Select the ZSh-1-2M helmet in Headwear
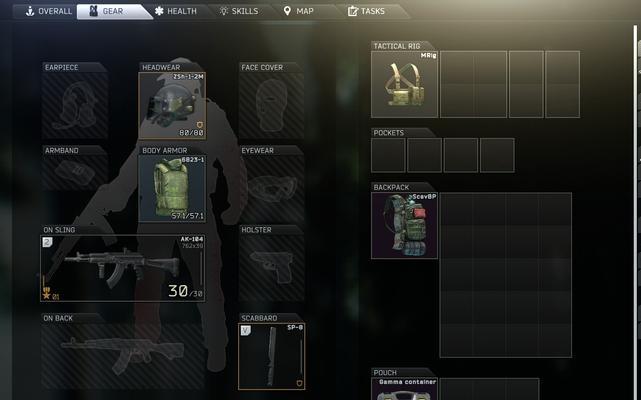This screenshot has height=400, width=641. tap(173, 105)
